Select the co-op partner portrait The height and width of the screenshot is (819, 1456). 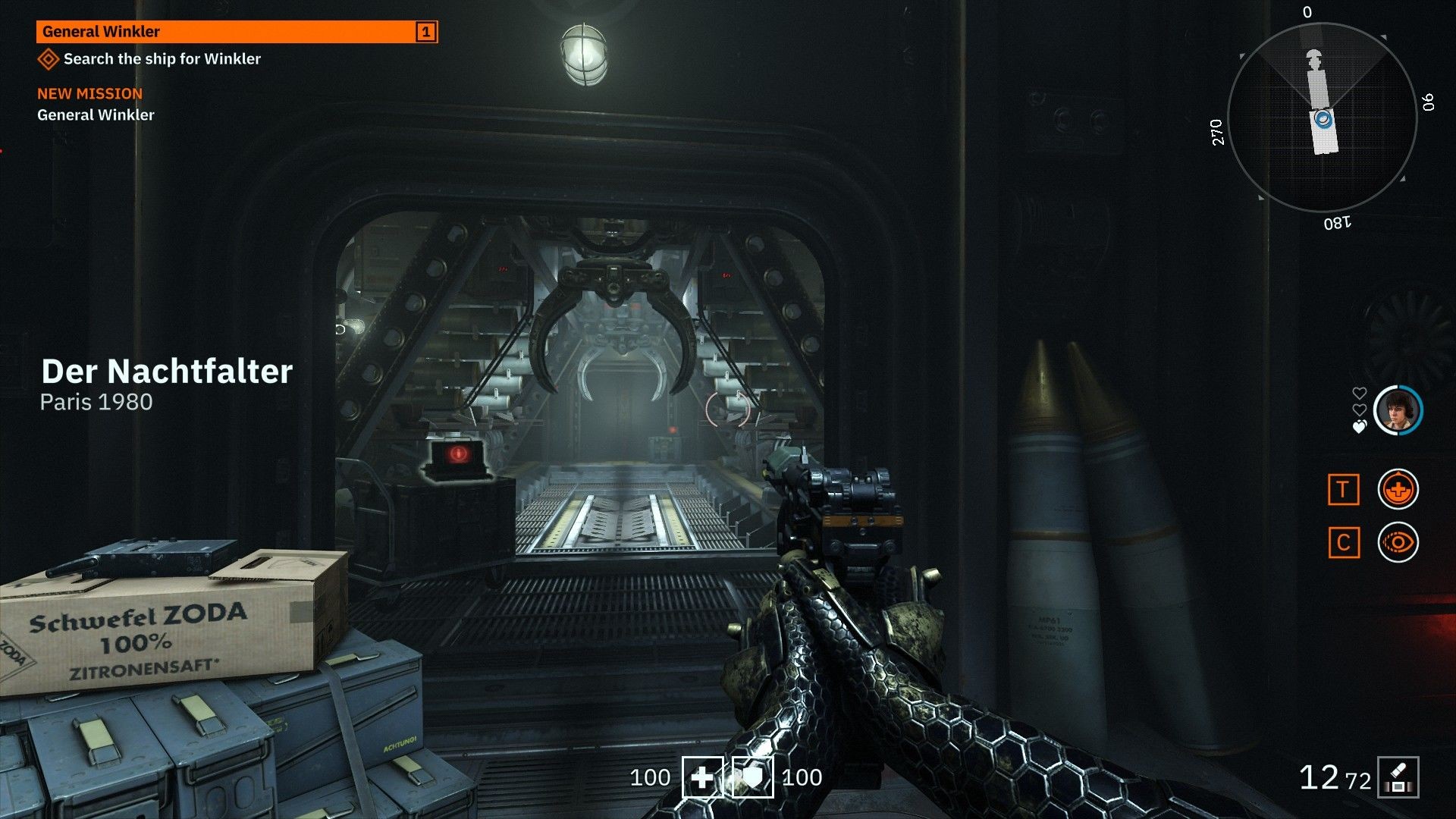[x=1398, y=410]
